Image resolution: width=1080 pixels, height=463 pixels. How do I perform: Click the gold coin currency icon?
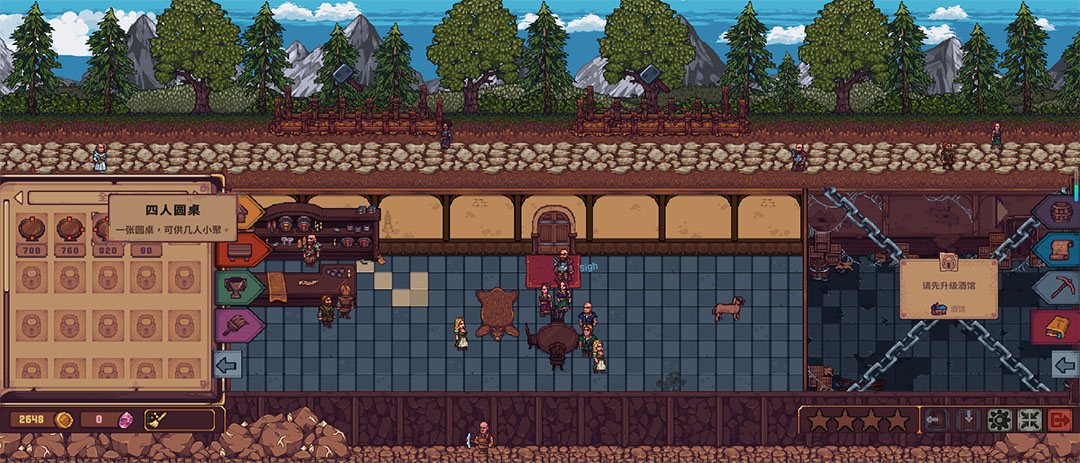64,419
